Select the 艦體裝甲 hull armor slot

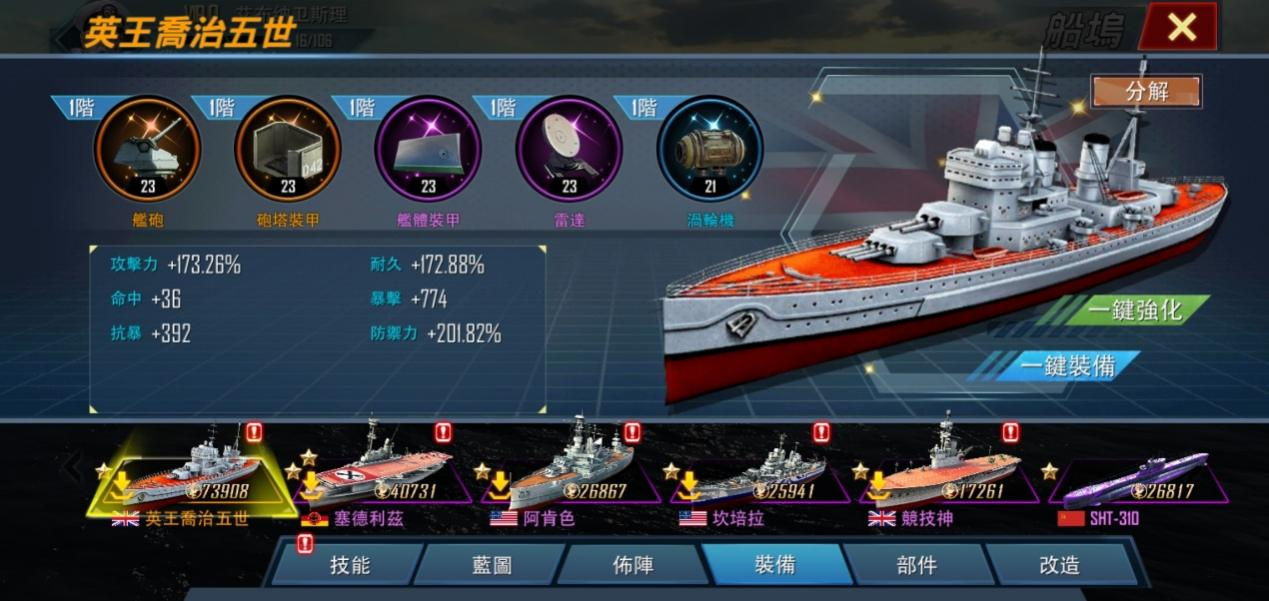tap(428, 149)
